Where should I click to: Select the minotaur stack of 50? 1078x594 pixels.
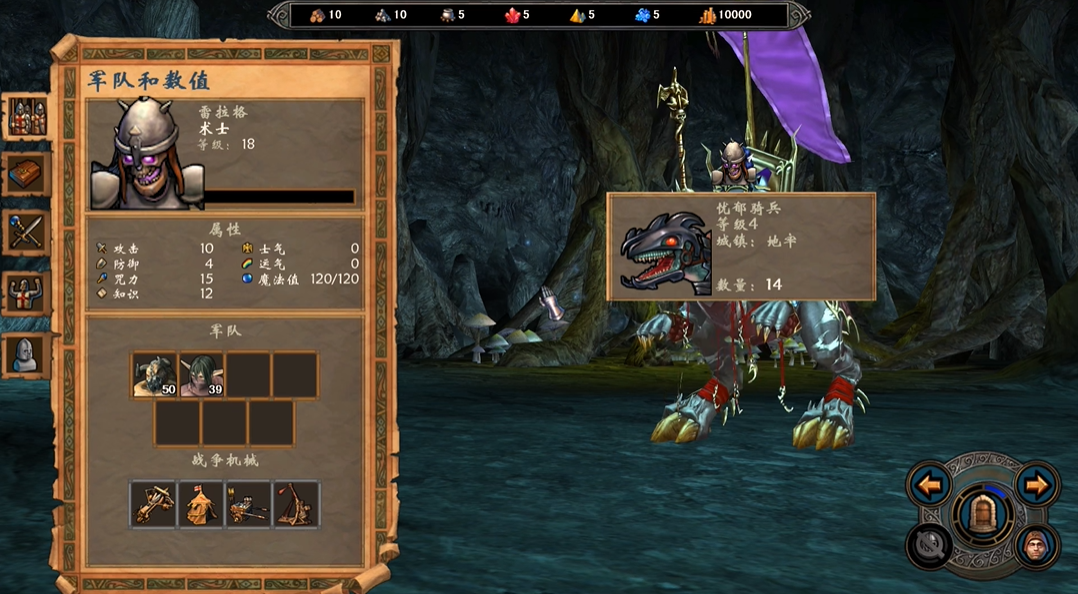155,375
